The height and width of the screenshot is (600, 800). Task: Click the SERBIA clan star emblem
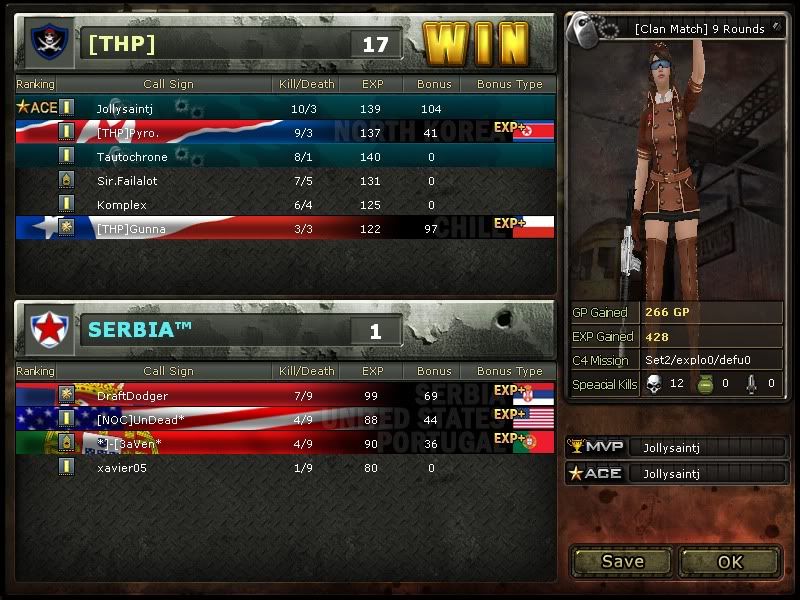click(x=48, y=329)
